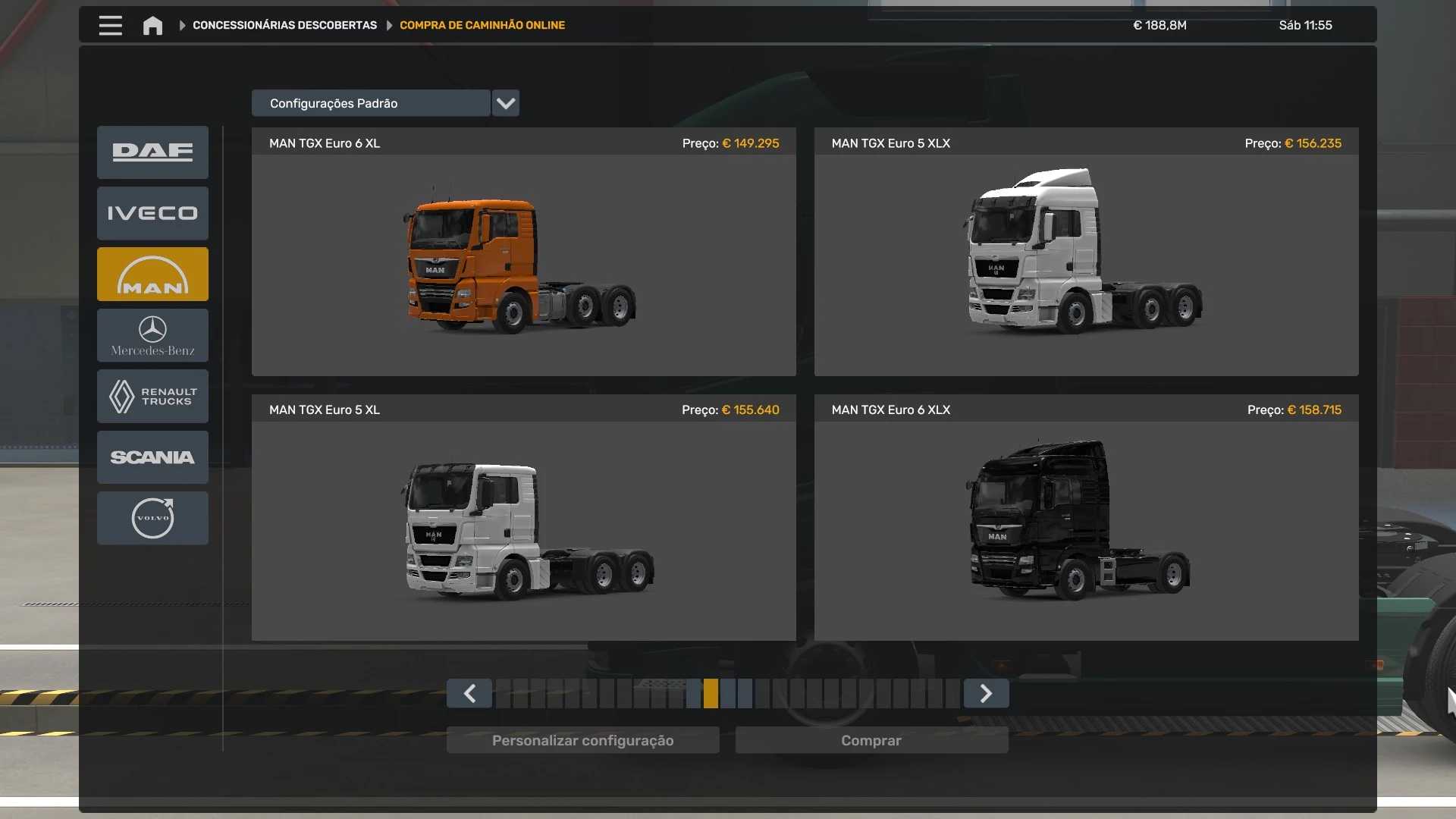Screen dimensions: 1456x819
Task: Go to the home screen
Action: [x=152, y=26]
